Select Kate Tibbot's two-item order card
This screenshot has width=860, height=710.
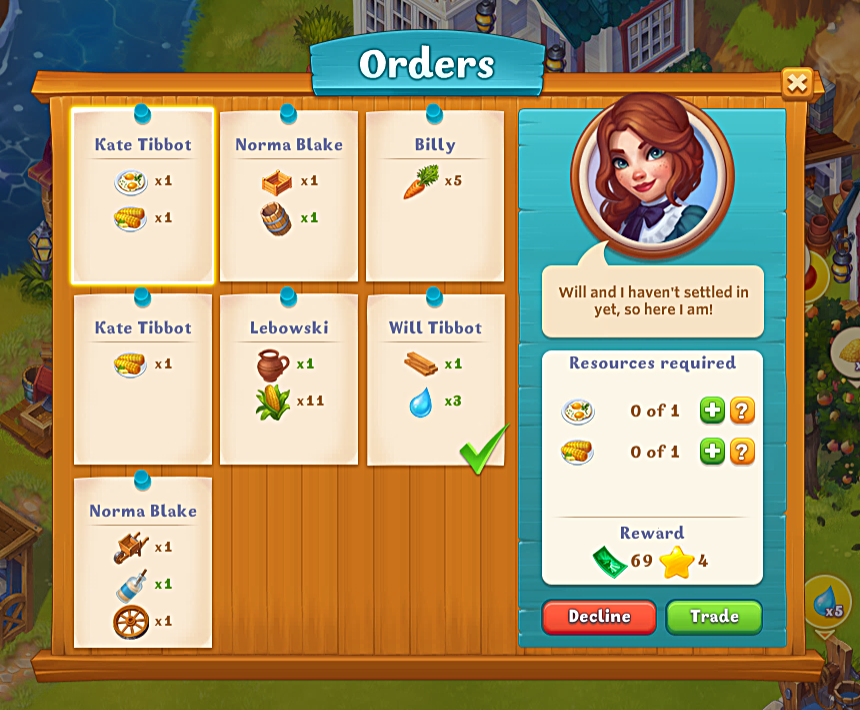click(x=143, y=196)
